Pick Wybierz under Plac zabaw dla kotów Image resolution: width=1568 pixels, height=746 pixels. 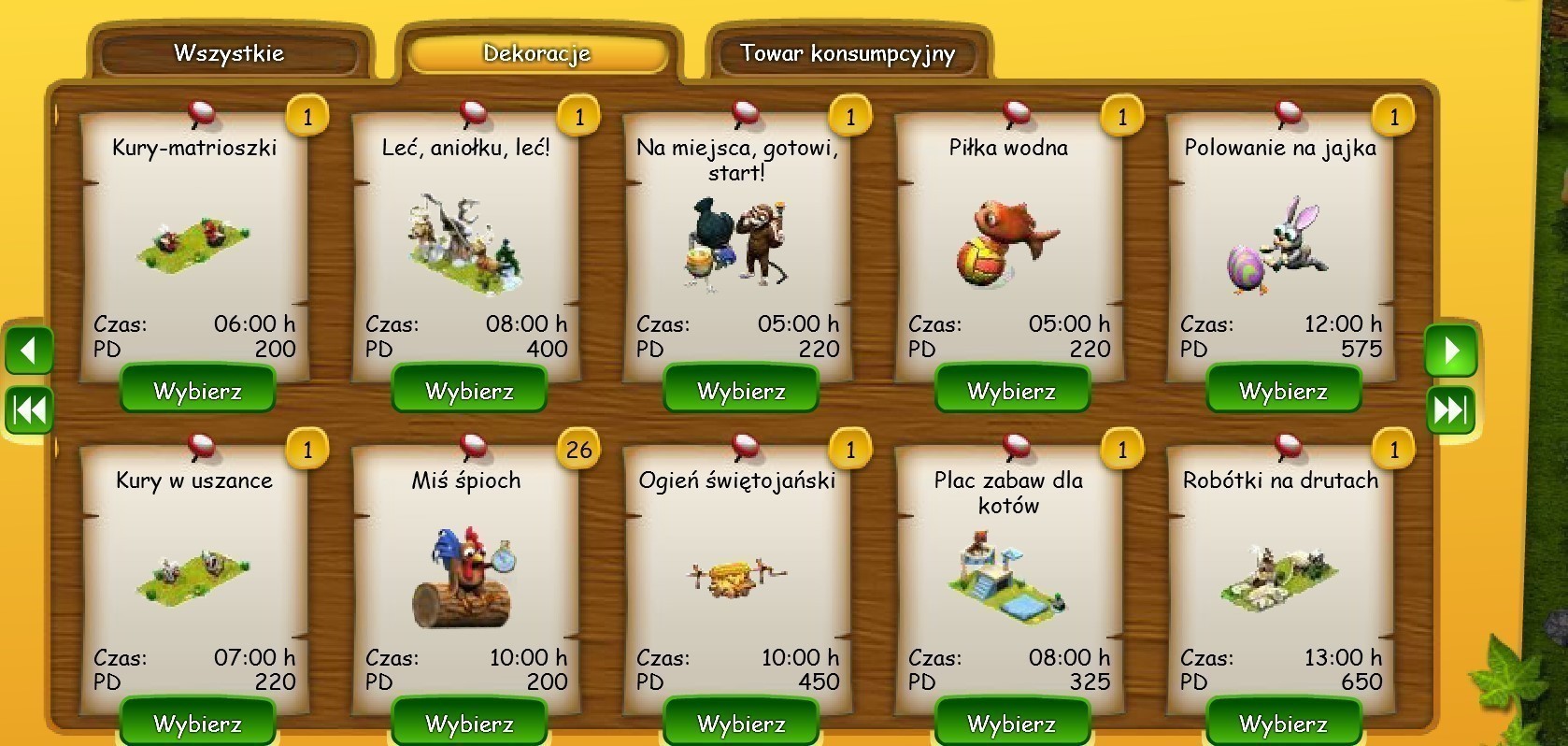tap(1012, 723)
